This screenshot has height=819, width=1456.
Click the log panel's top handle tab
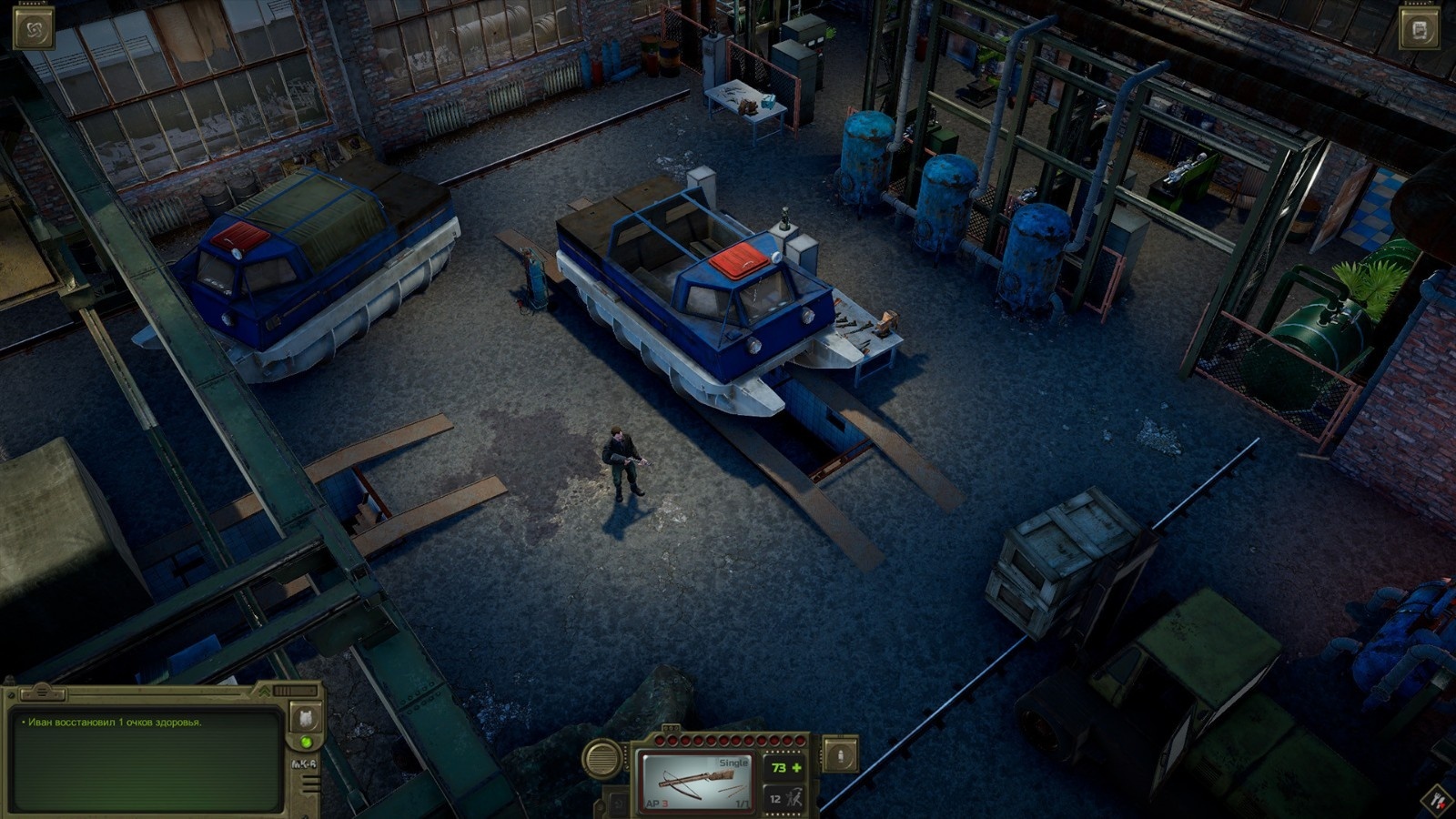44,693
